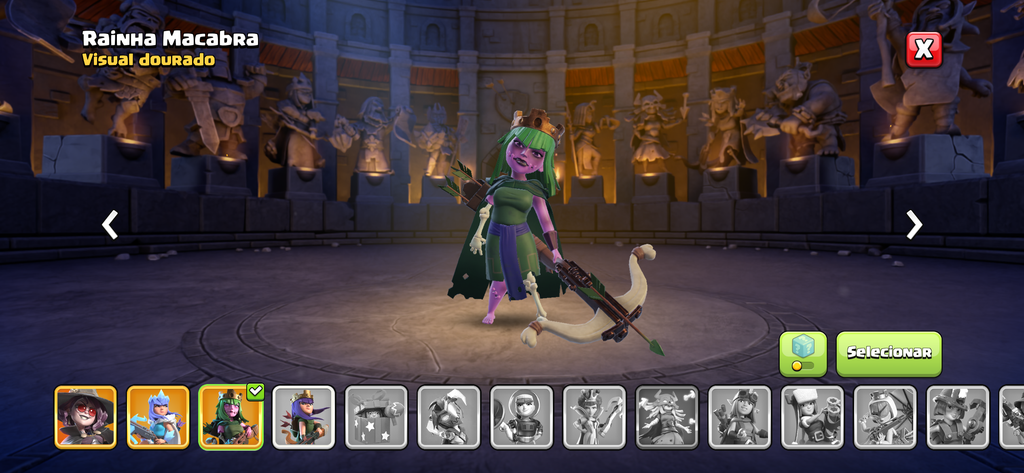Choose the blue ice queen skin thumbnail
Screen dimensions: 1024x473
pos(158,416)
